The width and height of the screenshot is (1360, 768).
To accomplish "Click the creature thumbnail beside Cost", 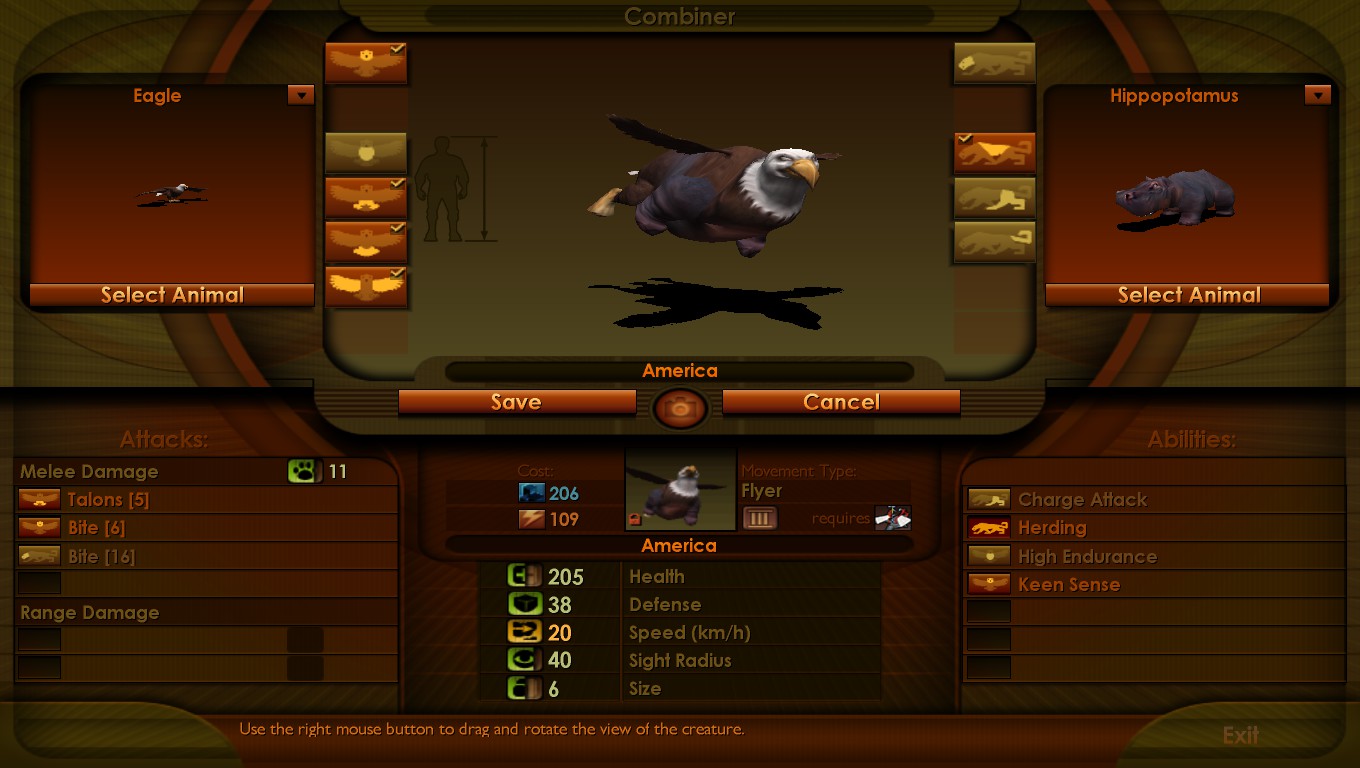I will pyautogui.click(x=681, y=489).
